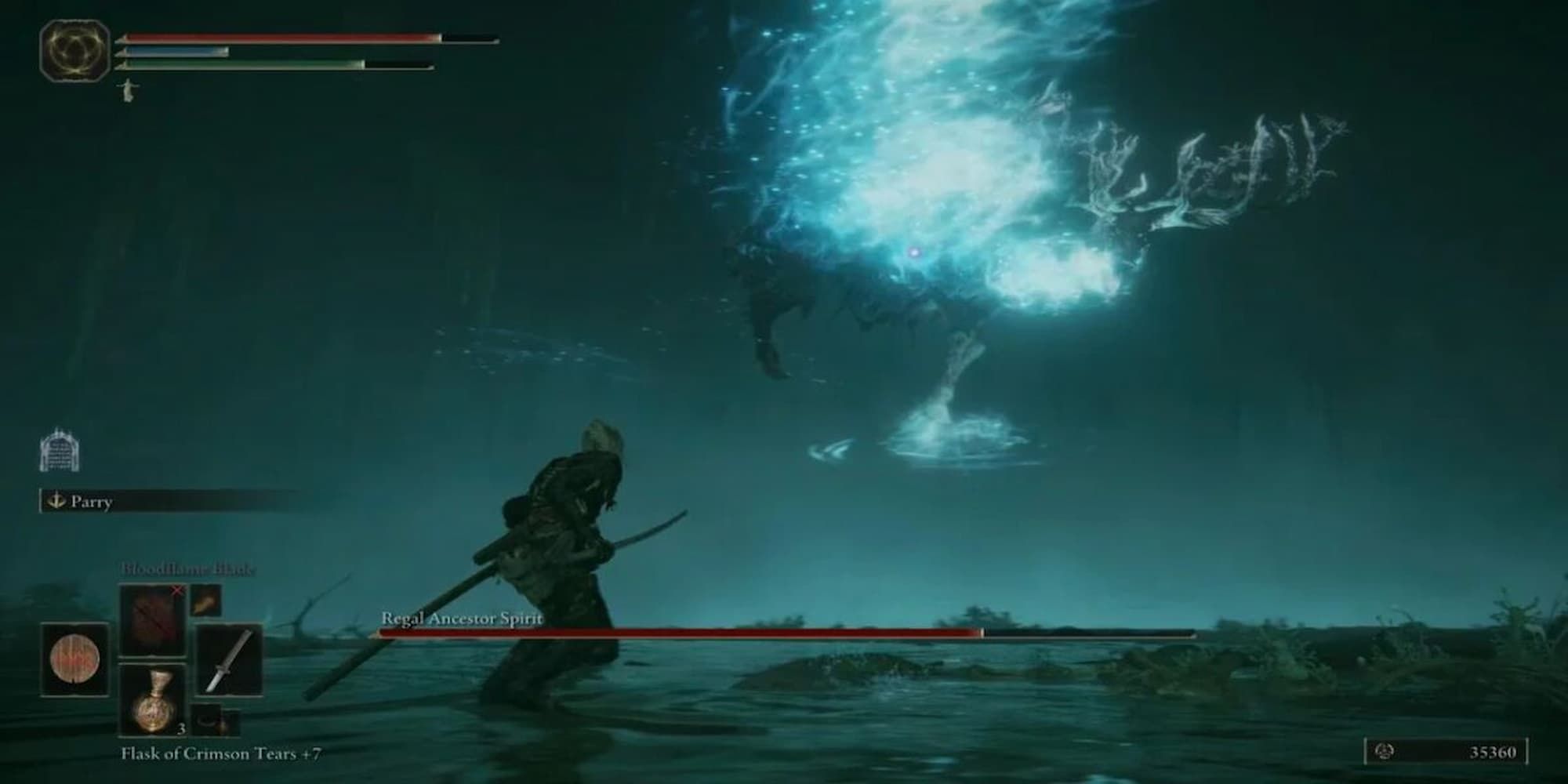The image size is (1568, 784).
Task: Select the wooden shield in the left-hand slot
Action: coord(75,659)
